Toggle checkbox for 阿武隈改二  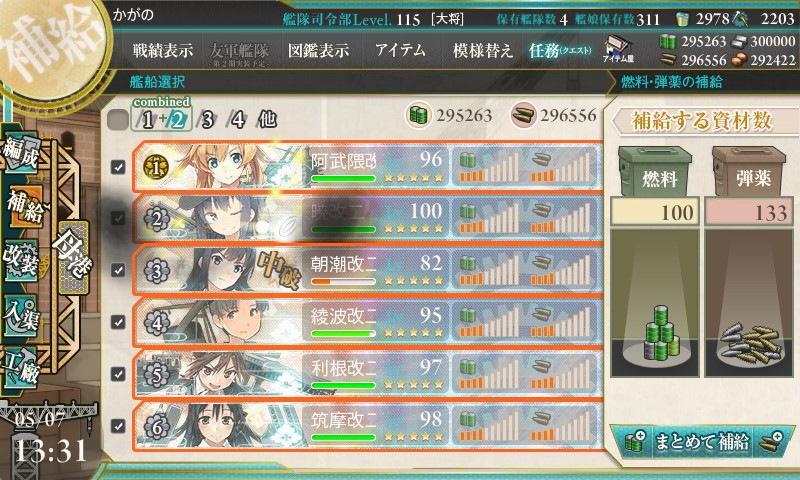118,168
